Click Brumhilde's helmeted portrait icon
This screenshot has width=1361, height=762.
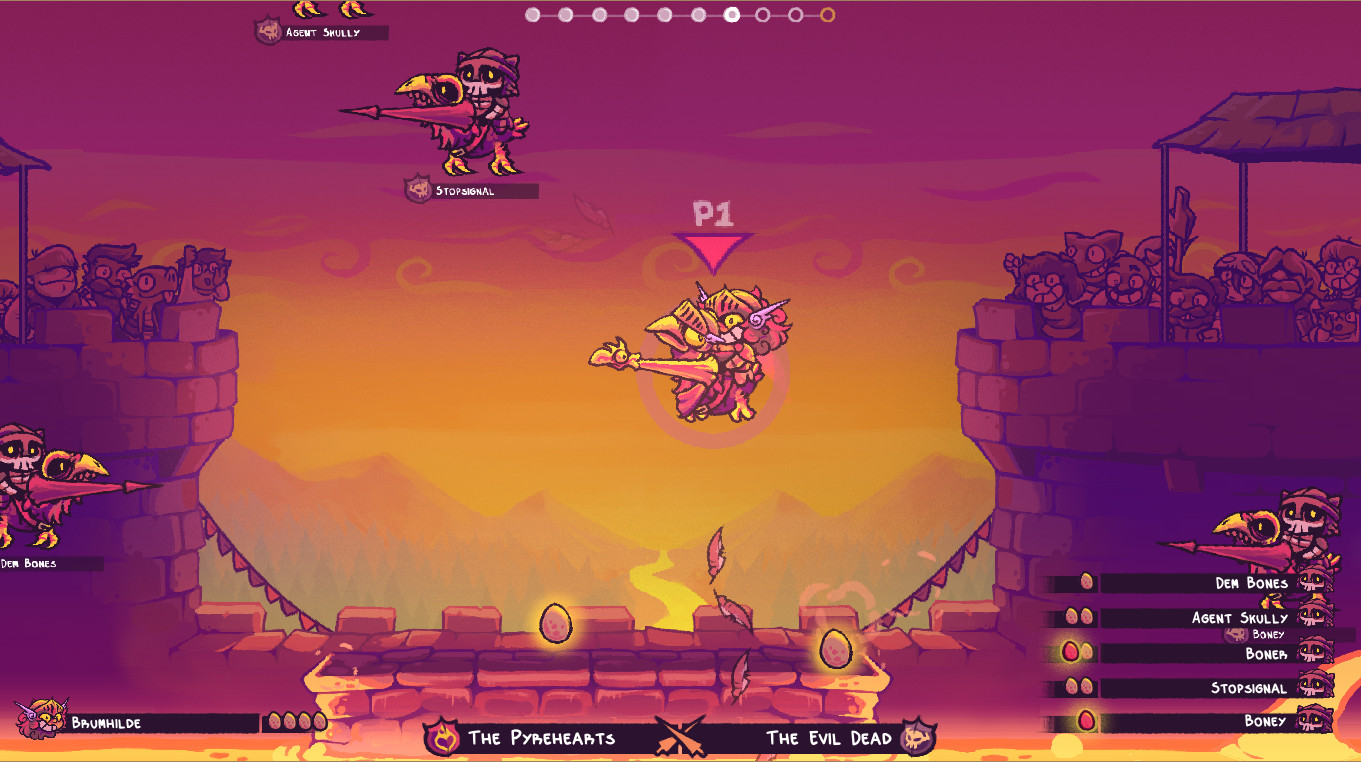pos(37,719)
